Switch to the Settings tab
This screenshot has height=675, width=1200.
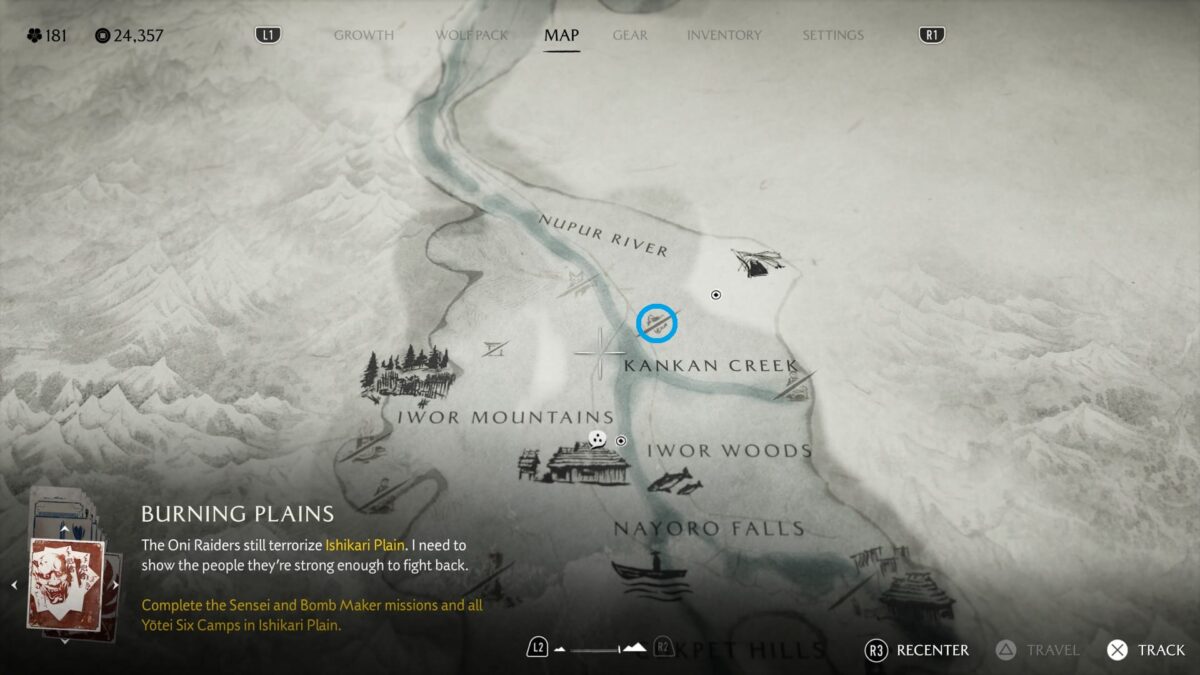click(x=832, y=35)
